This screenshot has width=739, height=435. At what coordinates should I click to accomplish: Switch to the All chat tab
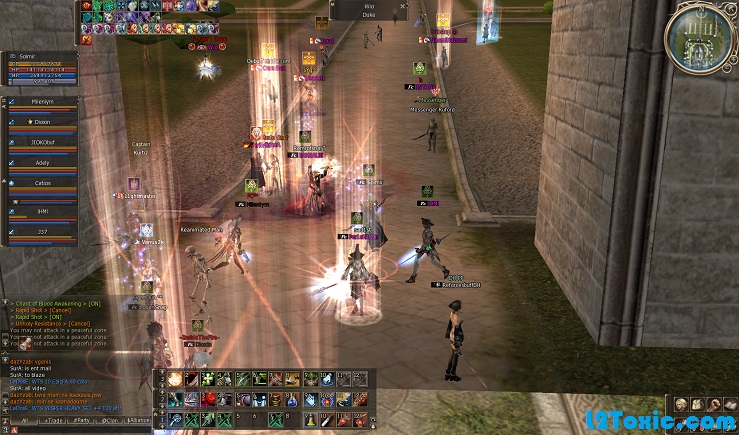24,421
